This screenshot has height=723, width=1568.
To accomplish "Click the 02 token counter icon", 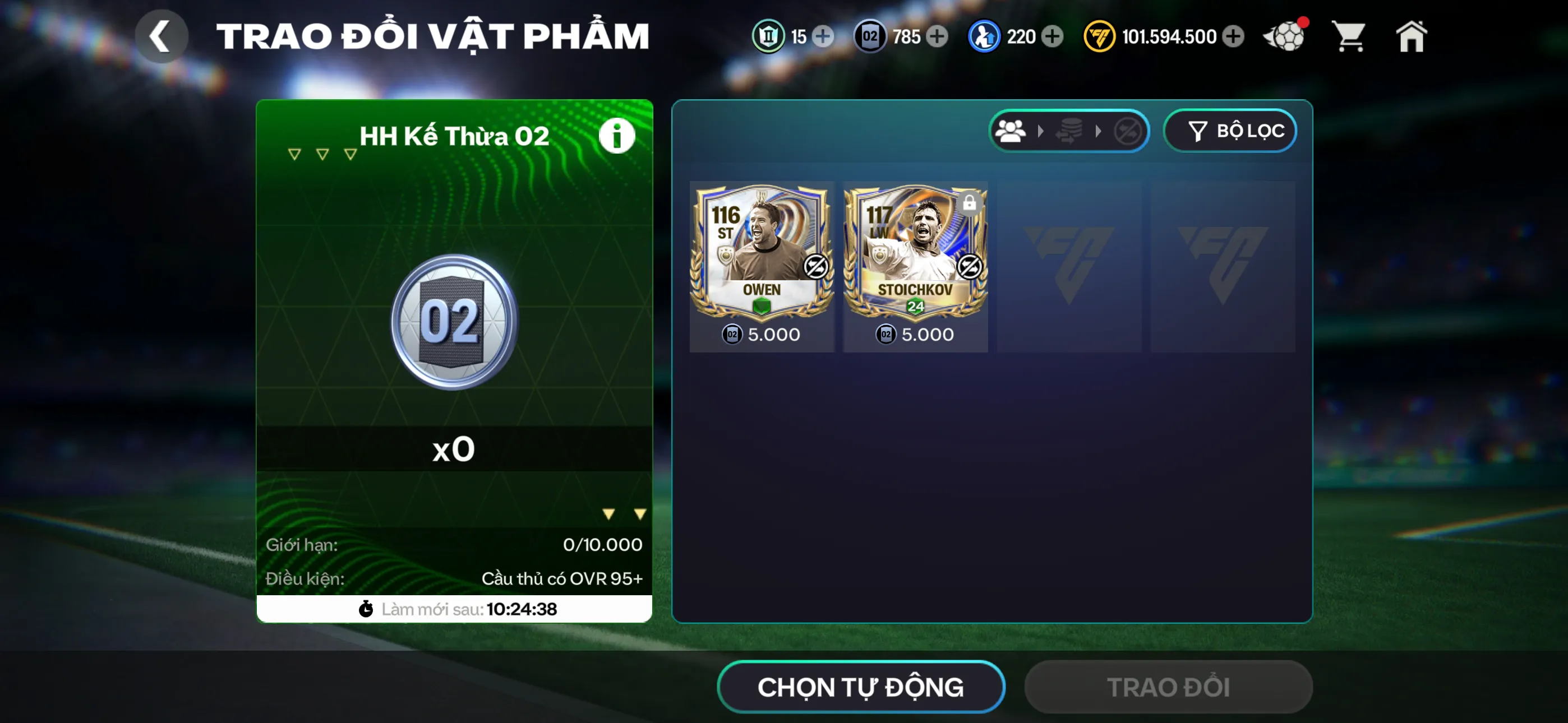I will [870, 36].
